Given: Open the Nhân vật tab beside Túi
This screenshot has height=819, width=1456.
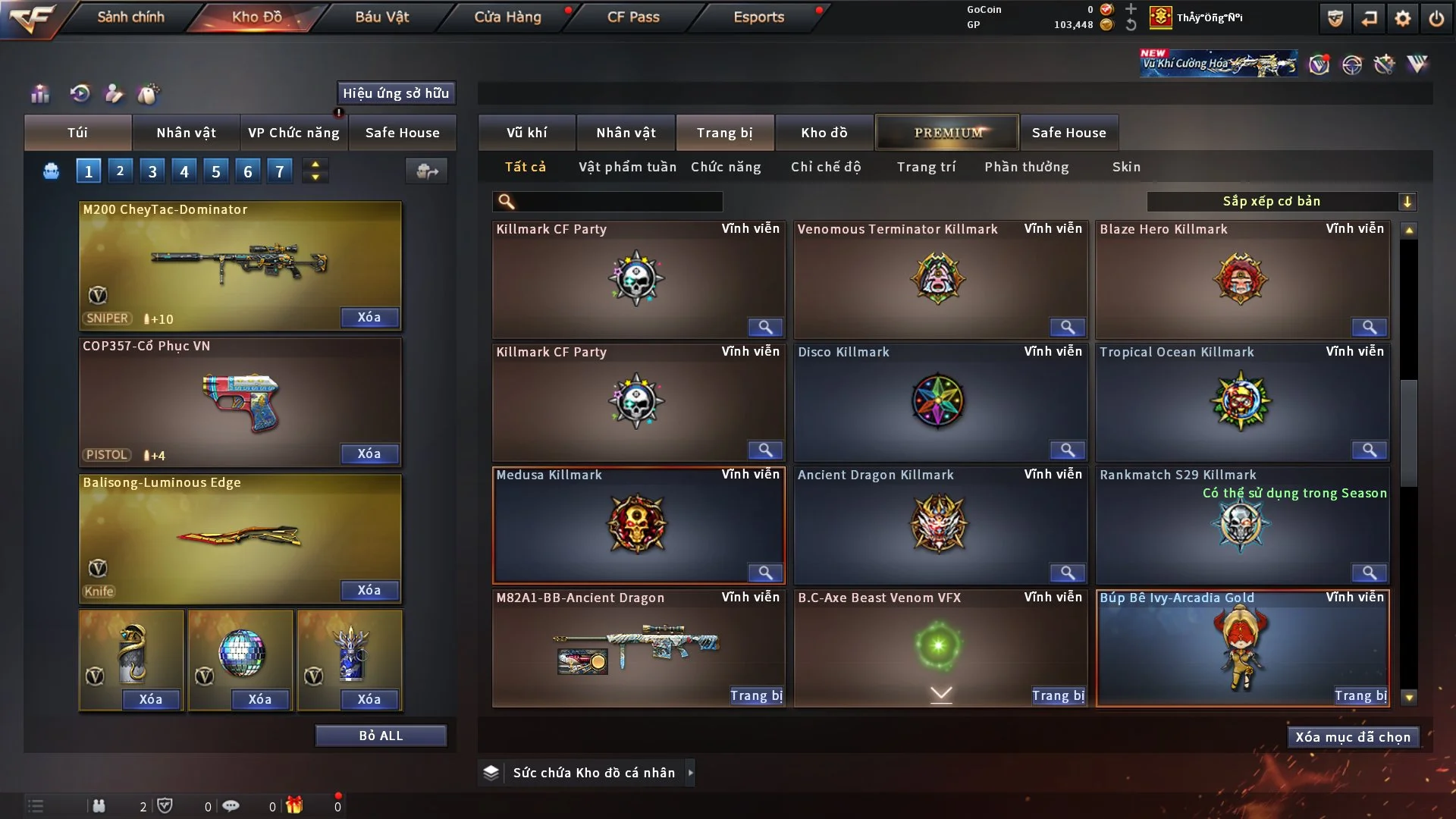Looking at the screenshot, I should tap(186, 133).
